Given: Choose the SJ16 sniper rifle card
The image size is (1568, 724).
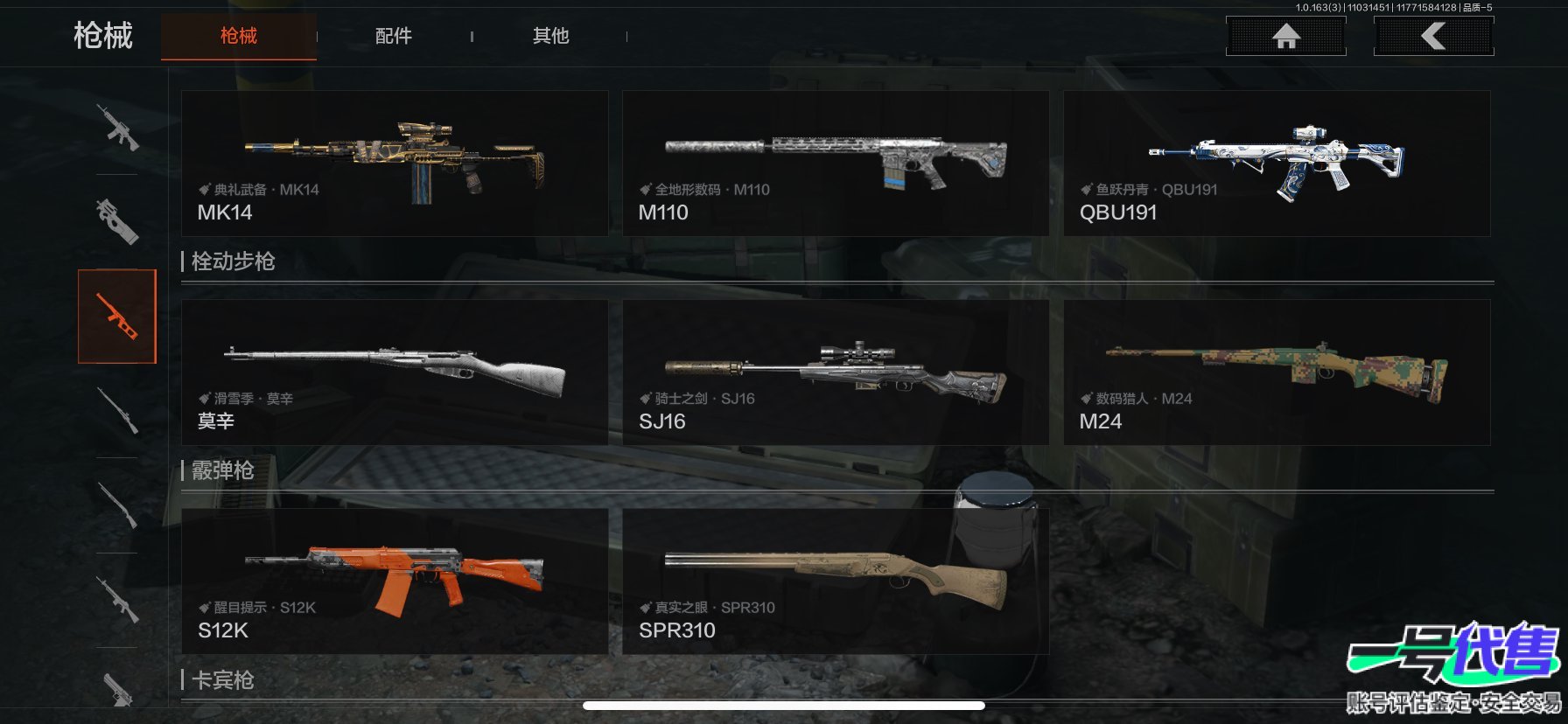Looking at the screenshot, I should pyautogui.click(x=835, y=372).
